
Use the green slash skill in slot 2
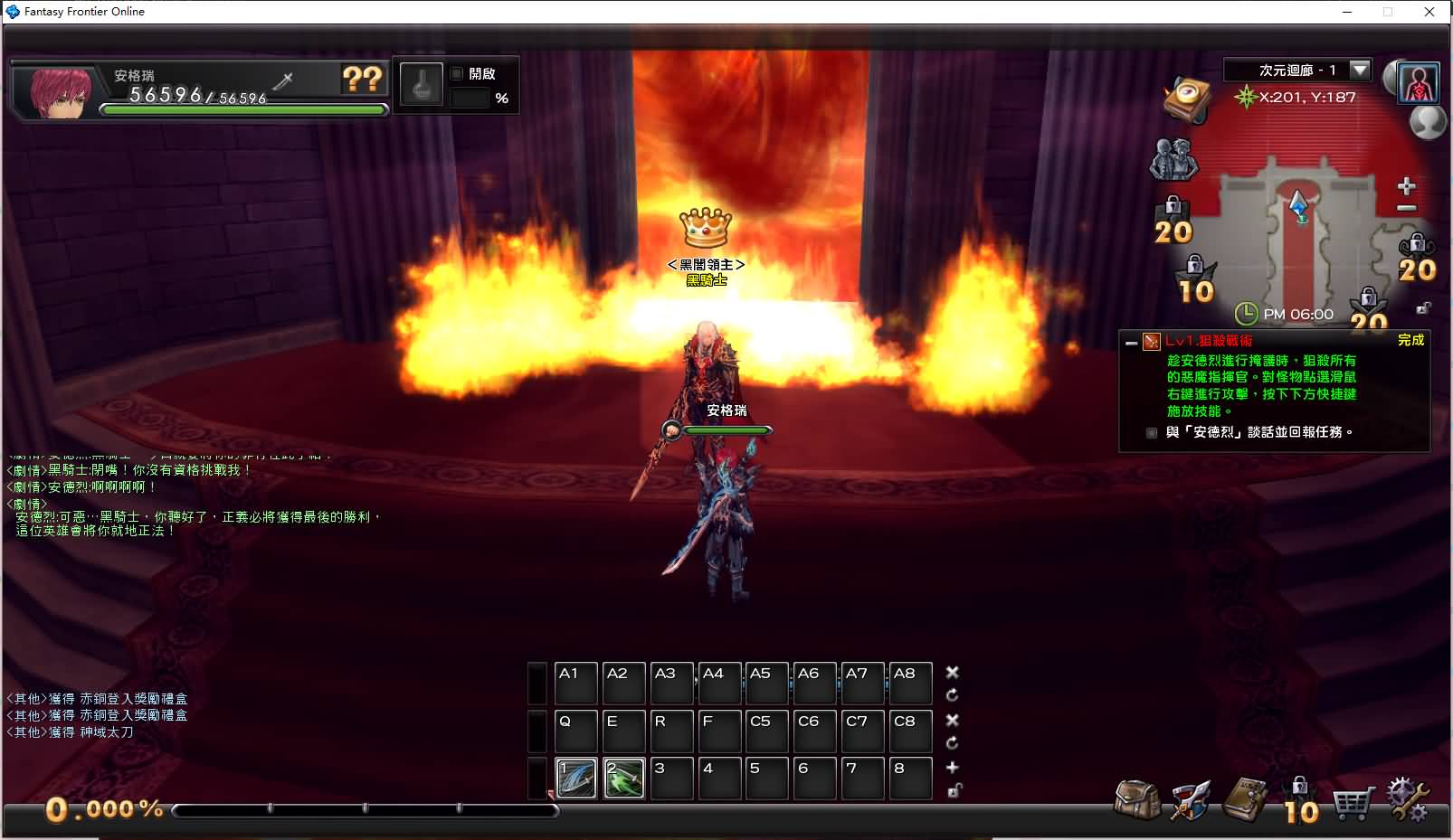tap(624, 779)
